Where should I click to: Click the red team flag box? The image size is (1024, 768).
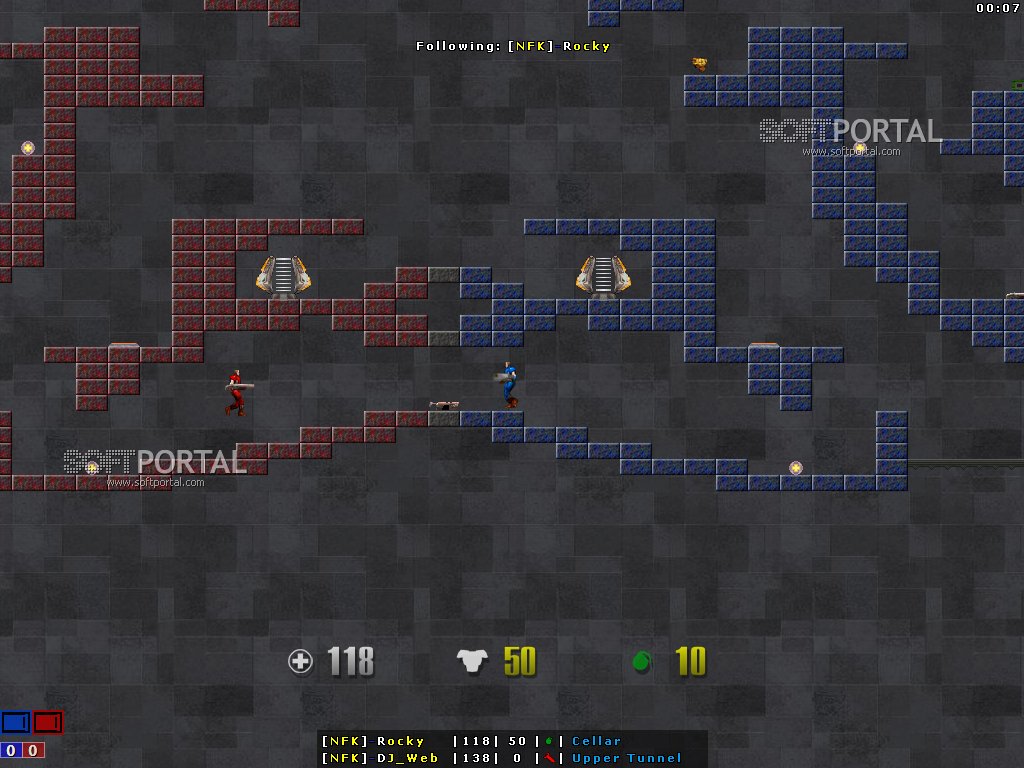click(x=47, y=722)
